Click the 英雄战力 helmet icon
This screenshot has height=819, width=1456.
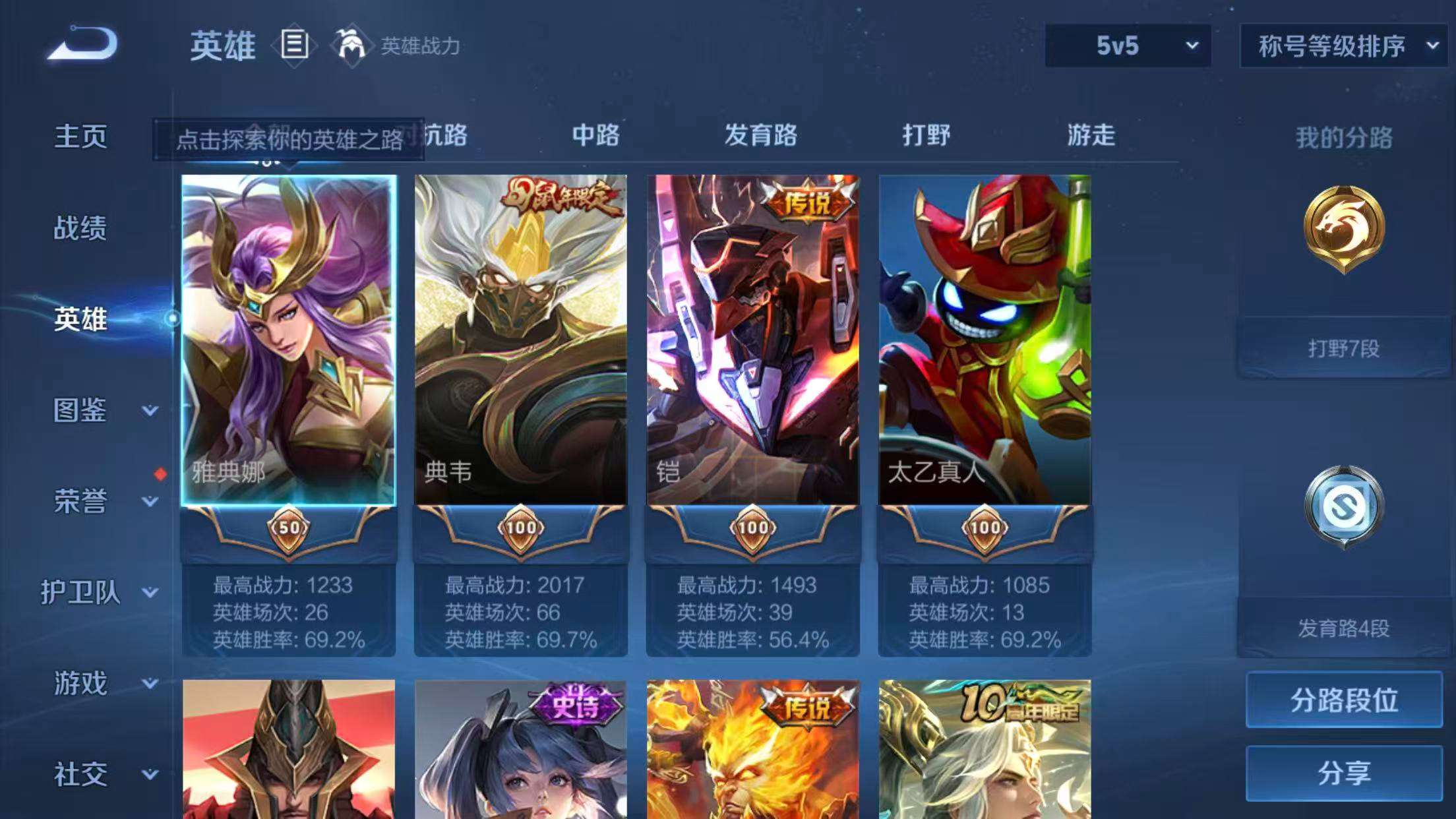coord(351,46)
